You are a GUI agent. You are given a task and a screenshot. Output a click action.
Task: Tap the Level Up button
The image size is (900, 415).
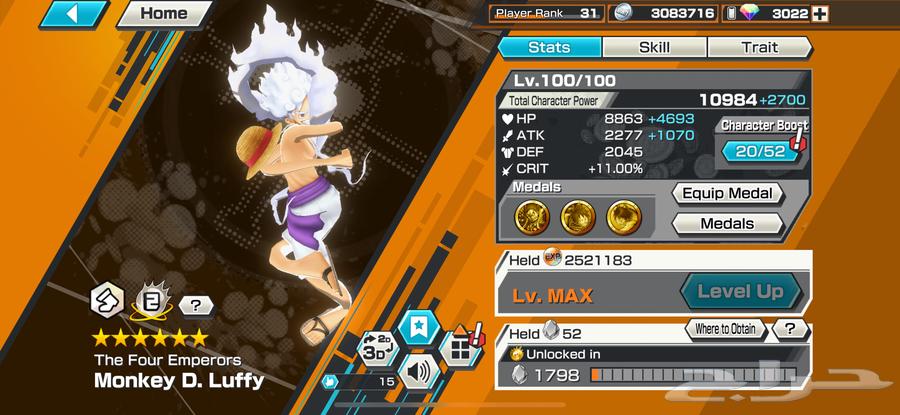[x=741, y=292]
